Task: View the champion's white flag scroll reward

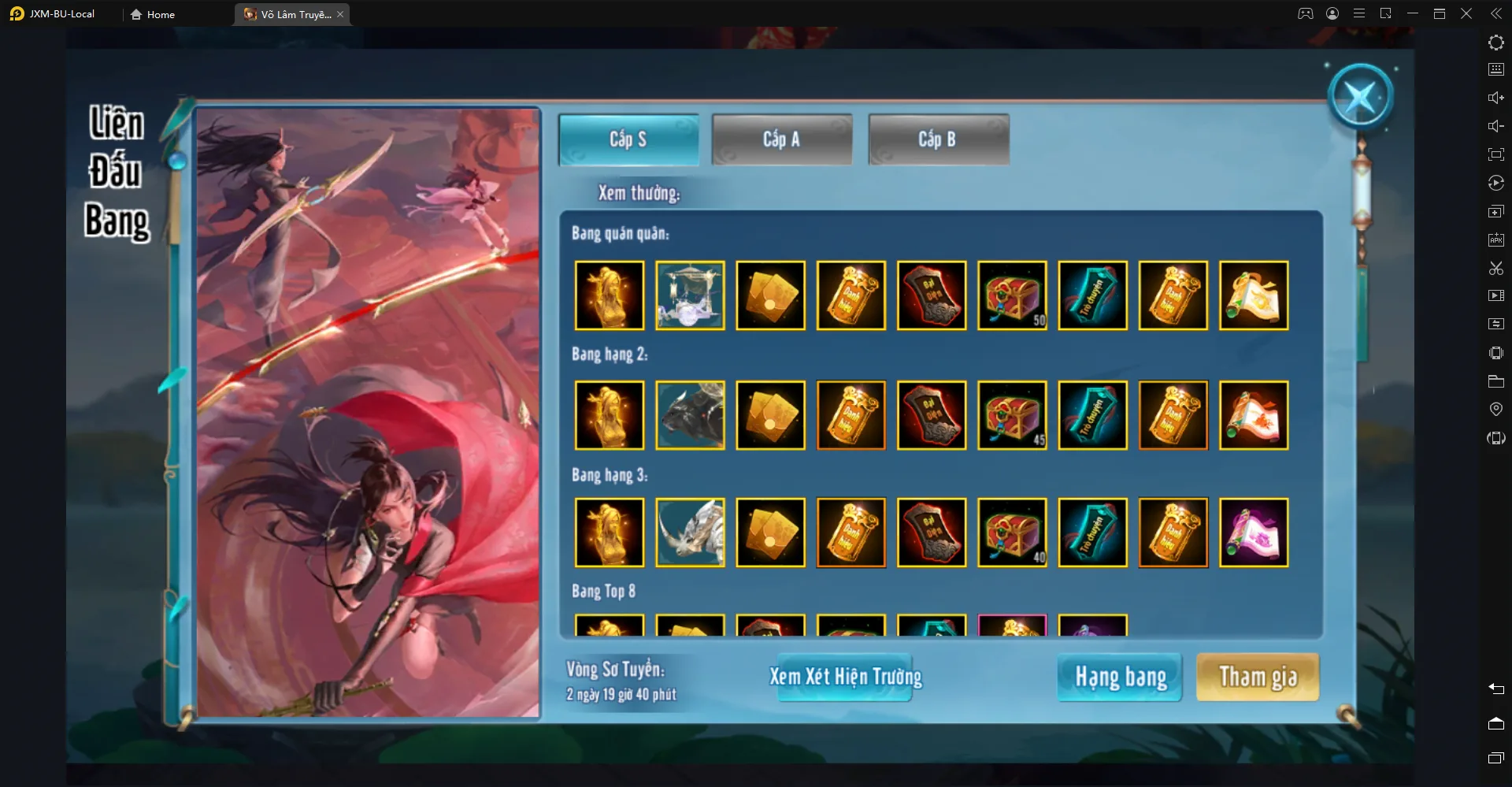Action: pos(1254,295)
